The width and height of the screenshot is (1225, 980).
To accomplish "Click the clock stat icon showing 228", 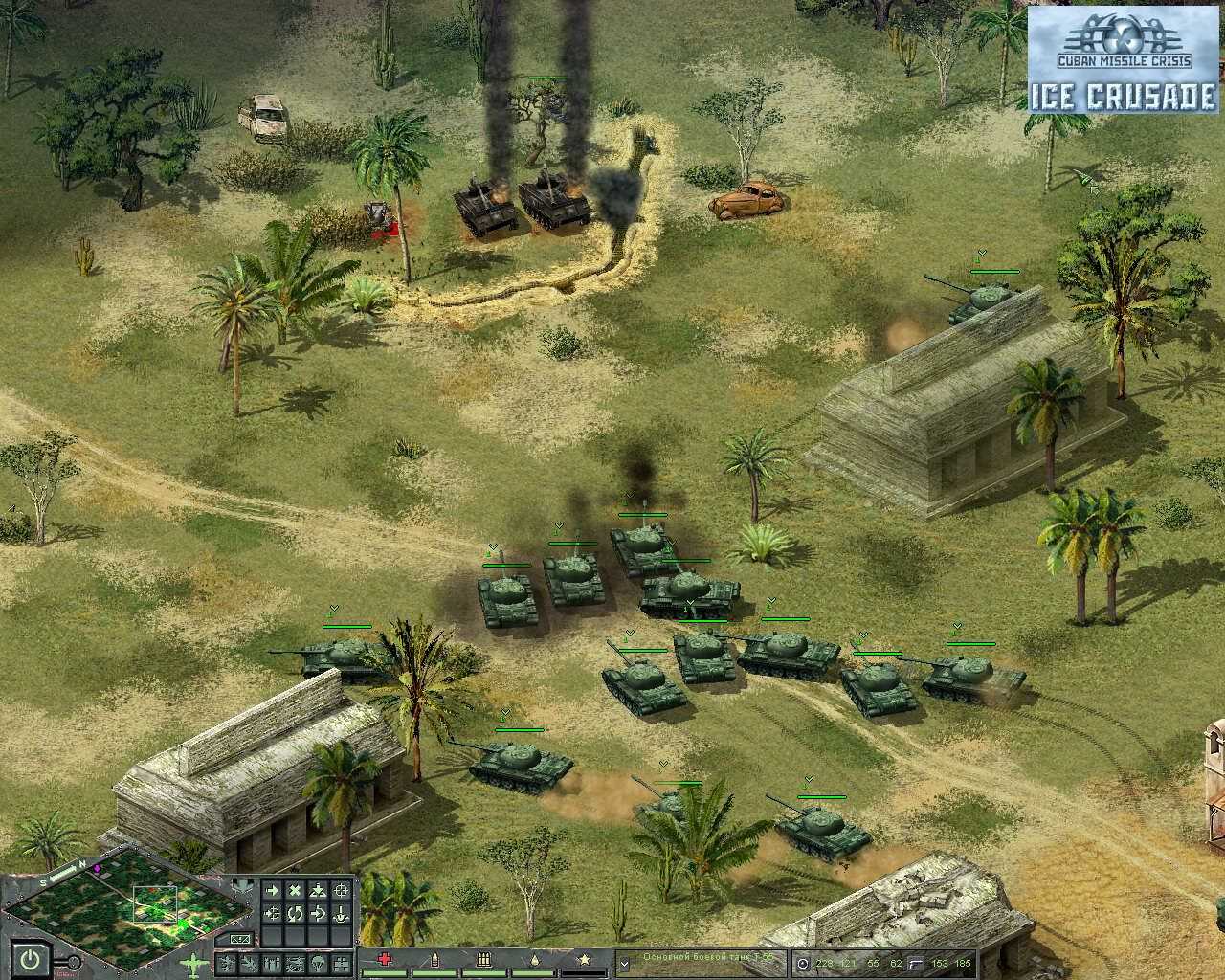I will 804,962.
